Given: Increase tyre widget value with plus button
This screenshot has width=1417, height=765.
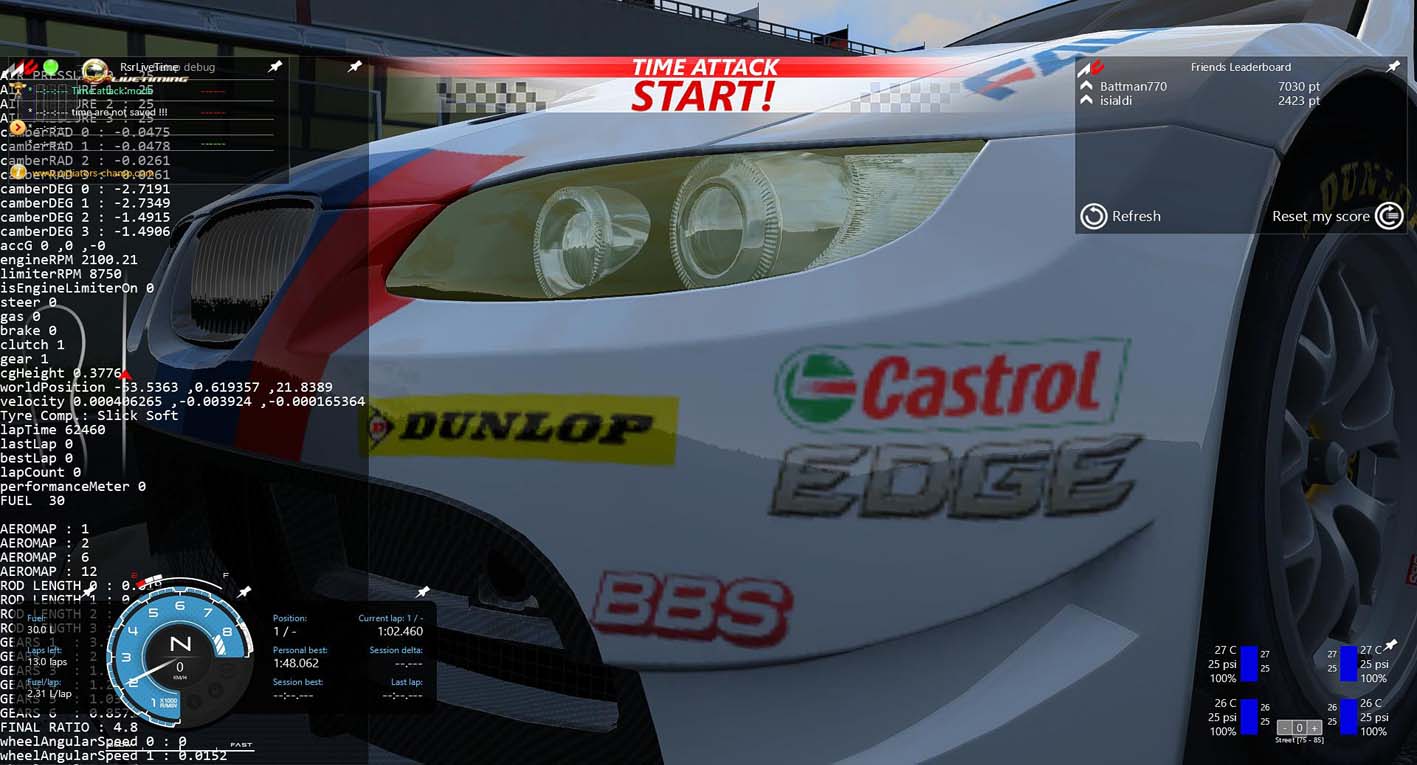Looking at the screenshot, I should point(1314,728).
